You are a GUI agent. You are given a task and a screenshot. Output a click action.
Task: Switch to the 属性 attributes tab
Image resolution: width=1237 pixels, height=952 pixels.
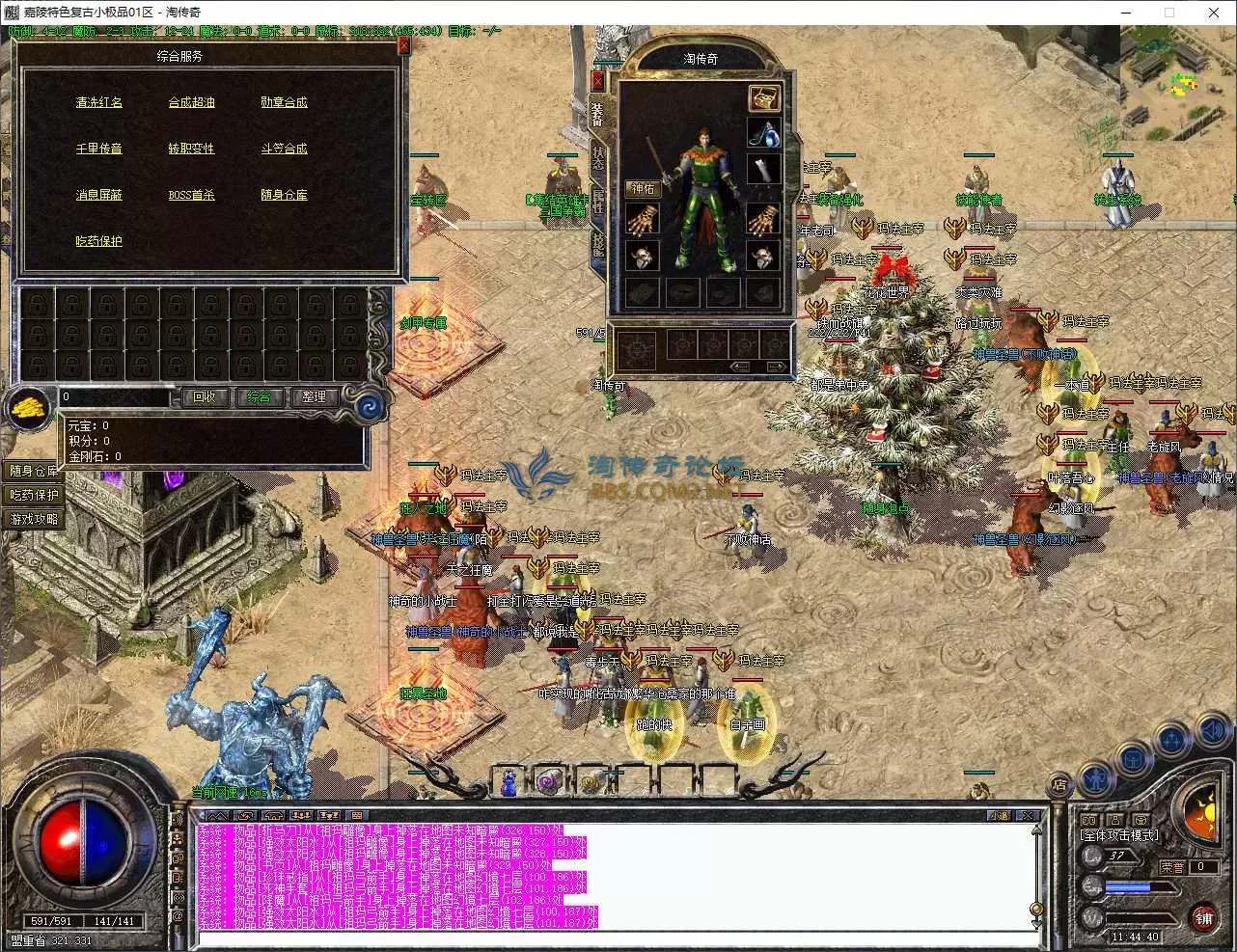[598, 201]
